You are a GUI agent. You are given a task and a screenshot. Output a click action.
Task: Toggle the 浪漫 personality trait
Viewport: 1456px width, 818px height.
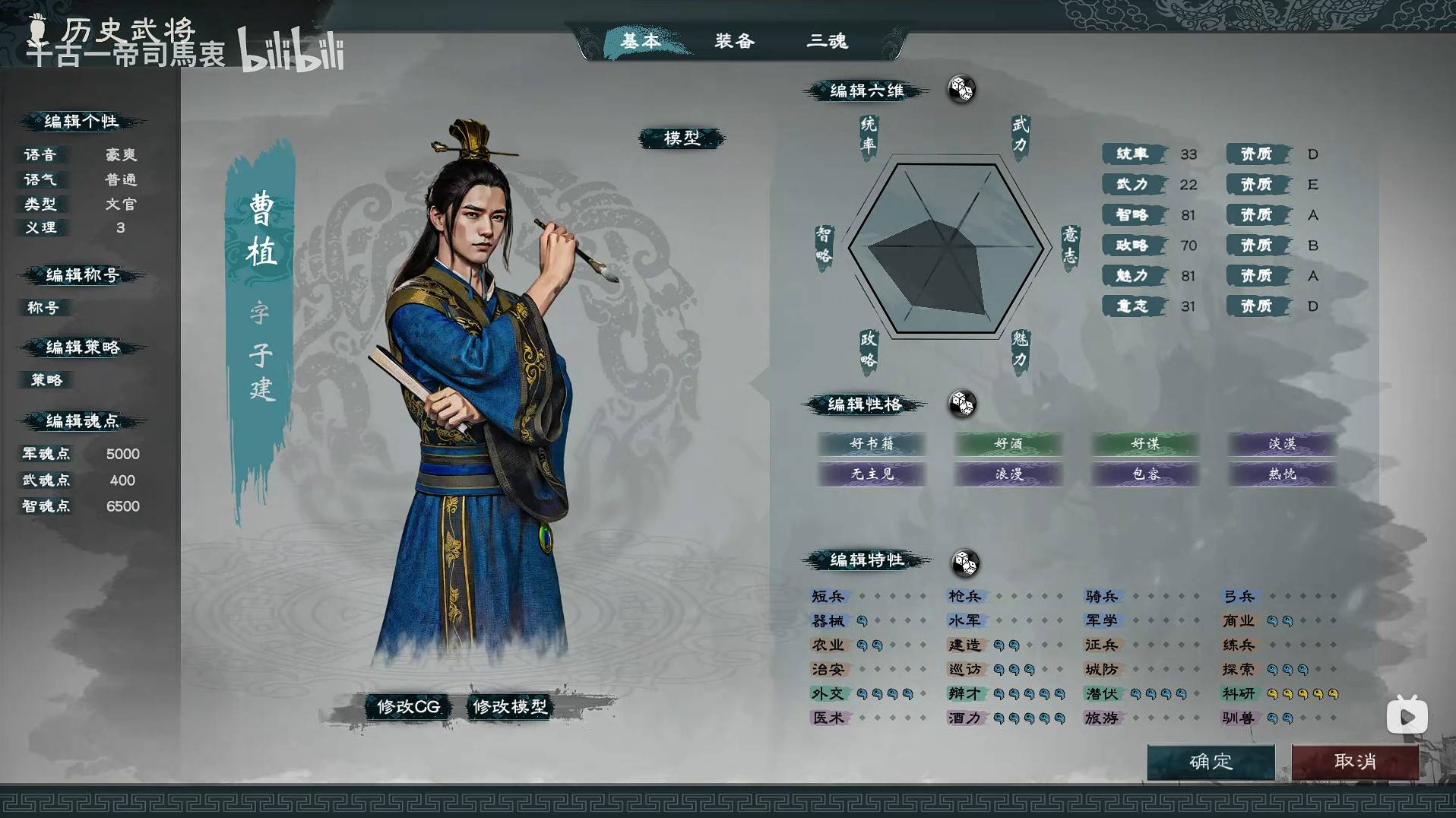pyautogui.click(x=1008, y=474)
